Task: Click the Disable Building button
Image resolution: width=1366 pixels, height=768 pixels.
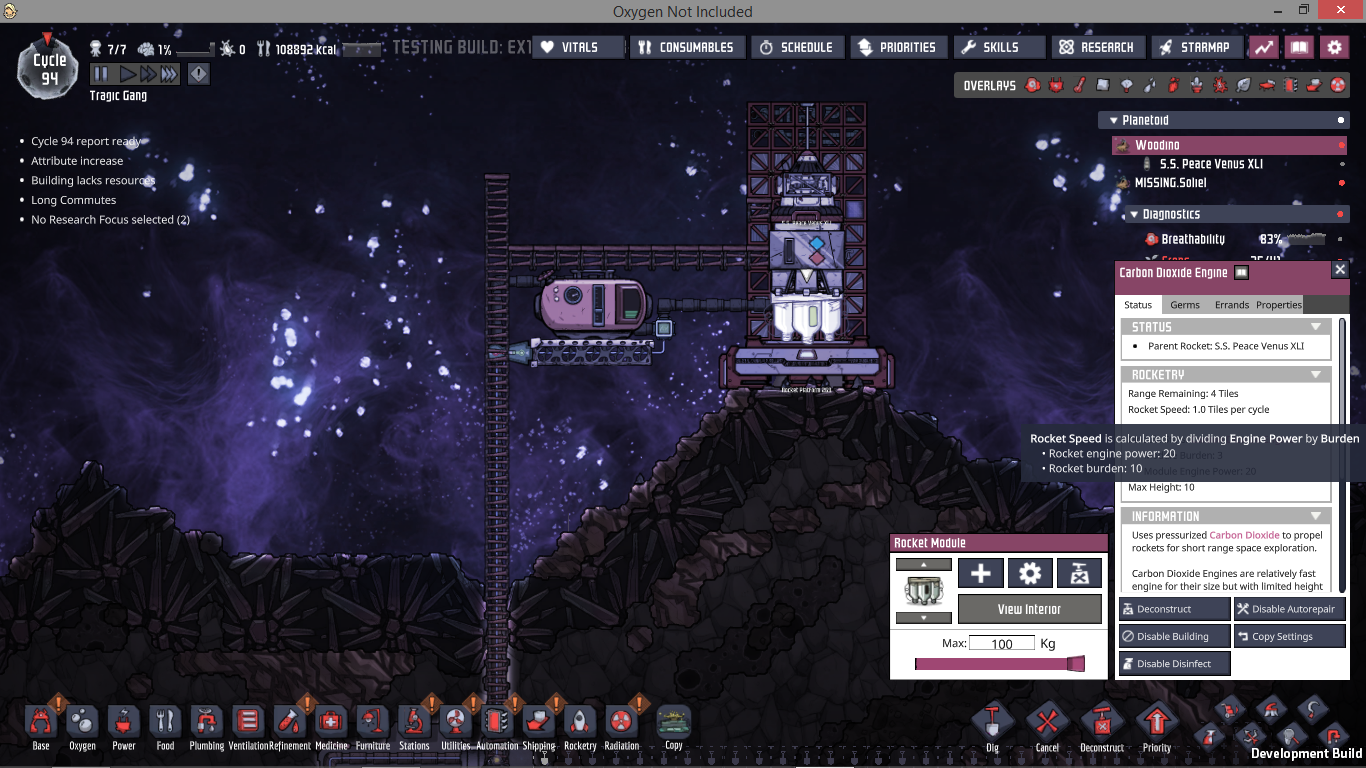Action: pos(1174,636)
